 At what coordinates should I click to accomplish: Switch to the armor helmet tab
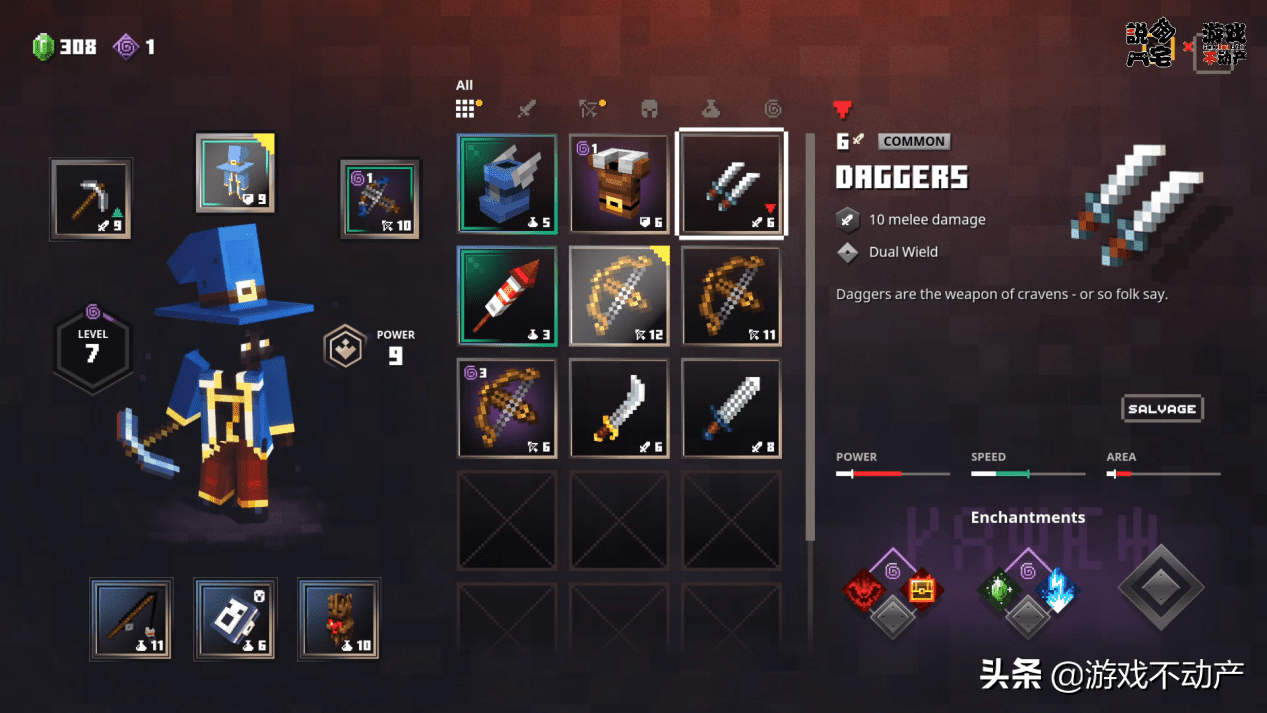[x=650, y=108]
